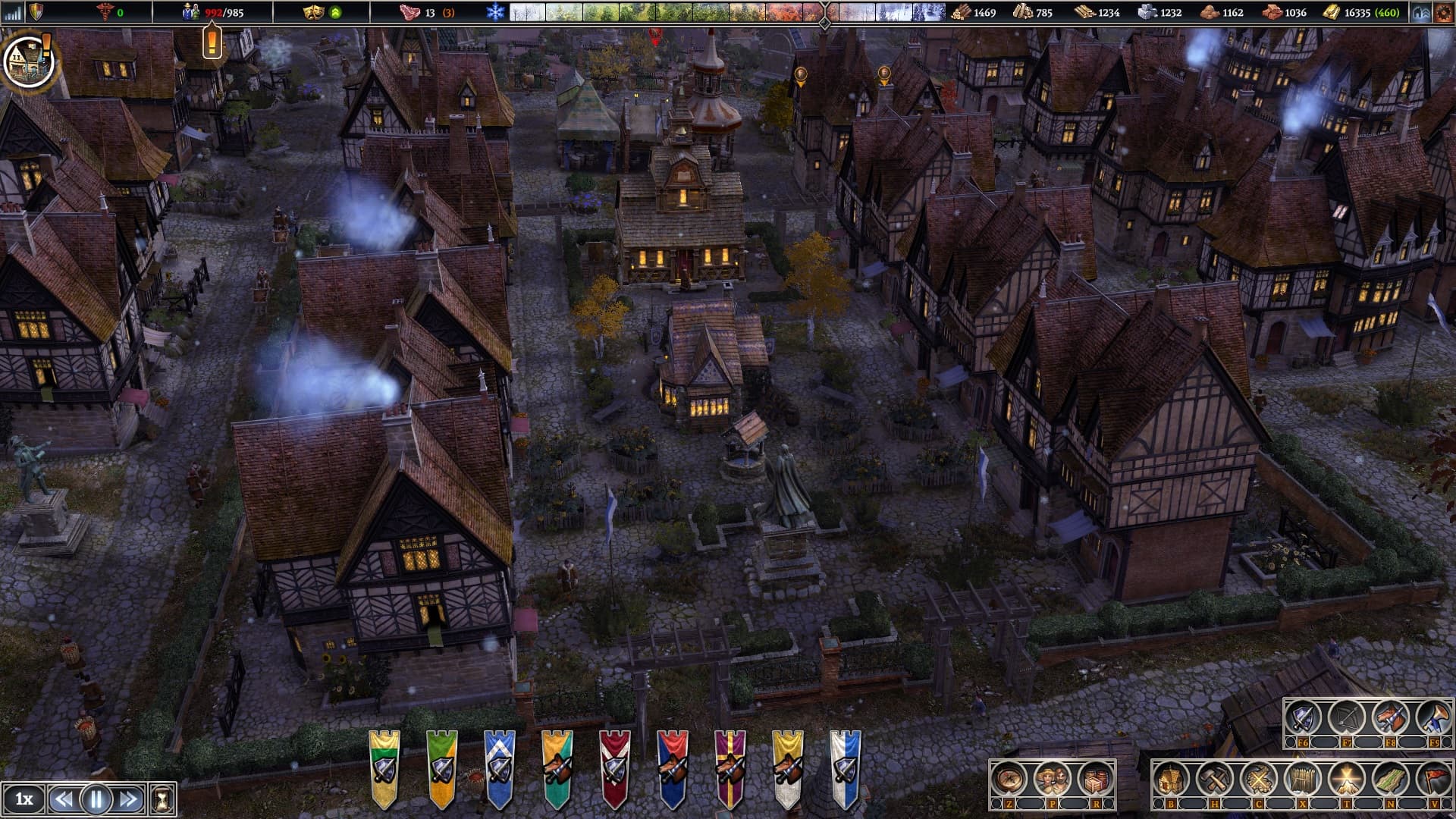Slow down game speed with rewind arrows
This screenshot has width=1456, height=819.
[64, 799]
